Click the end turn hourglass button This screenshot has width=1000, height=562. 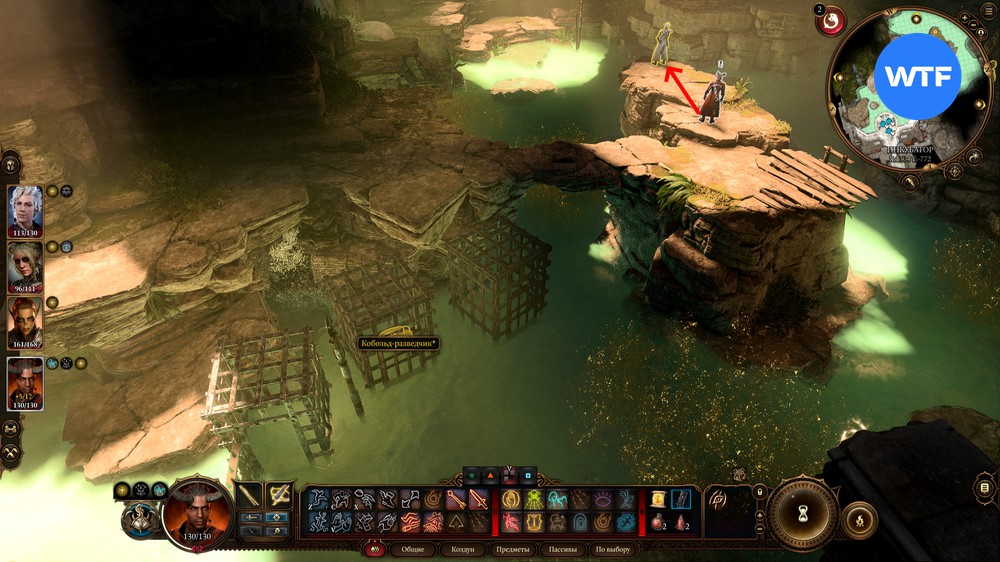[803, 514]
